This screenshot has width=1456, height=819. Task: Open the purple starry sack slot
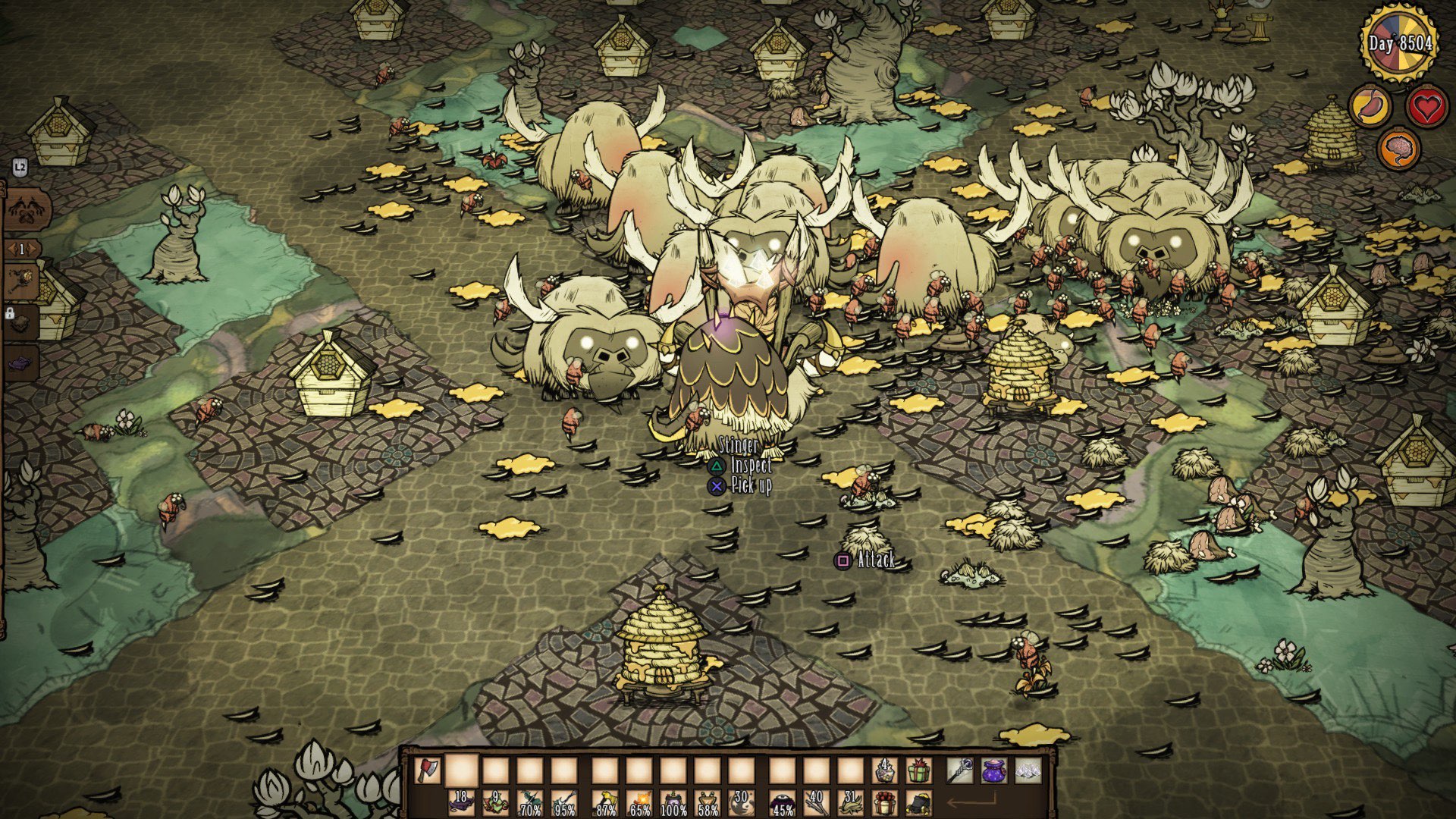click(x=994, y=772)
